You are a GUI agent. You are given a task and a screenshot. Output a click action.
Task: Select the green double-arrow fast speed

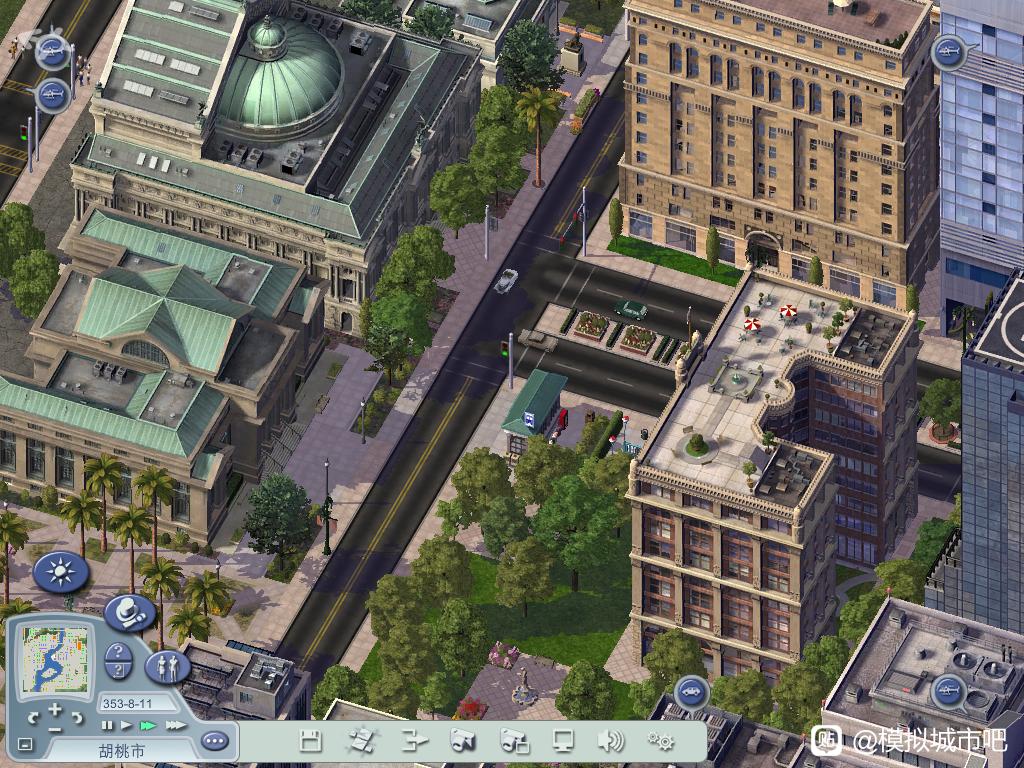(148, 725)
